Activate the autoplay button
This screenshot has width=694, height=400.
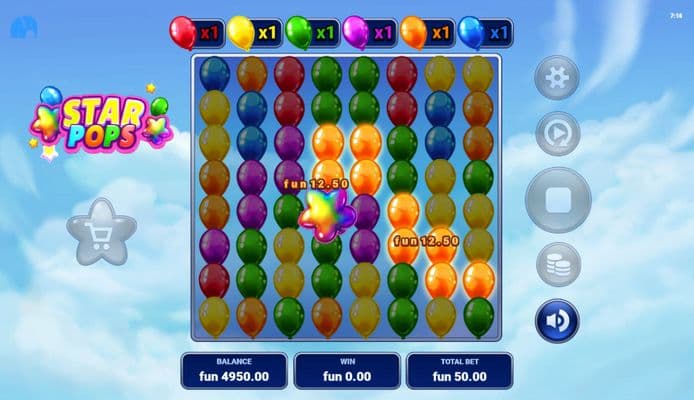[x=557, y=134]
